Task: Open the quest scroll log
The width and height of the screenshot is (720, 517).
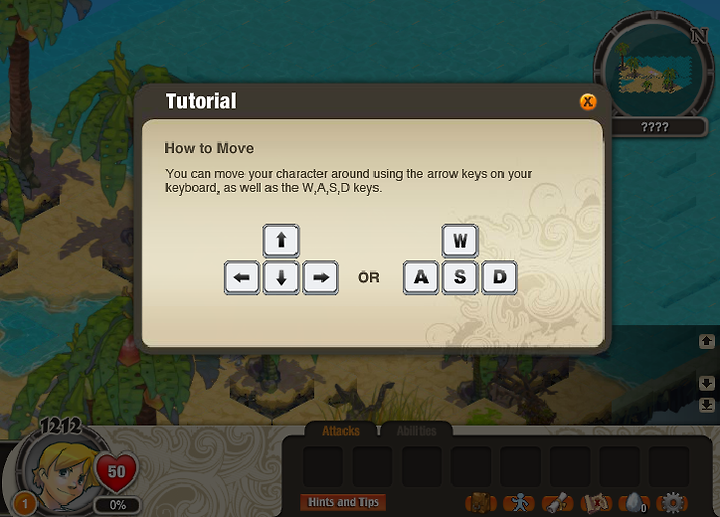Action: pyautogui.click(x=558, y=502)
